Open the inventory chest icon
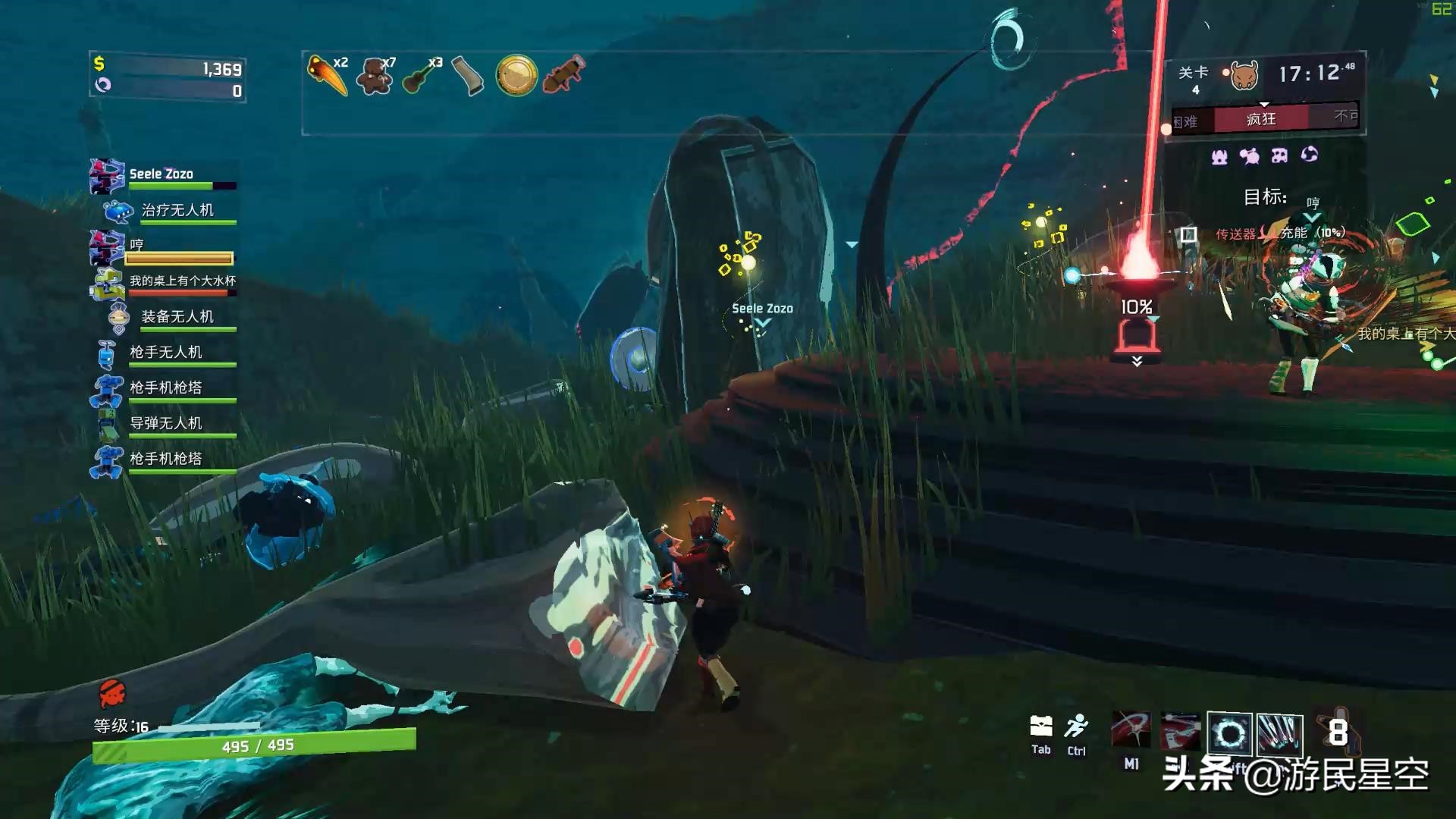The width and height of the screenshot is (1456, 819). pyautogui.click(x=1041, y=726)
